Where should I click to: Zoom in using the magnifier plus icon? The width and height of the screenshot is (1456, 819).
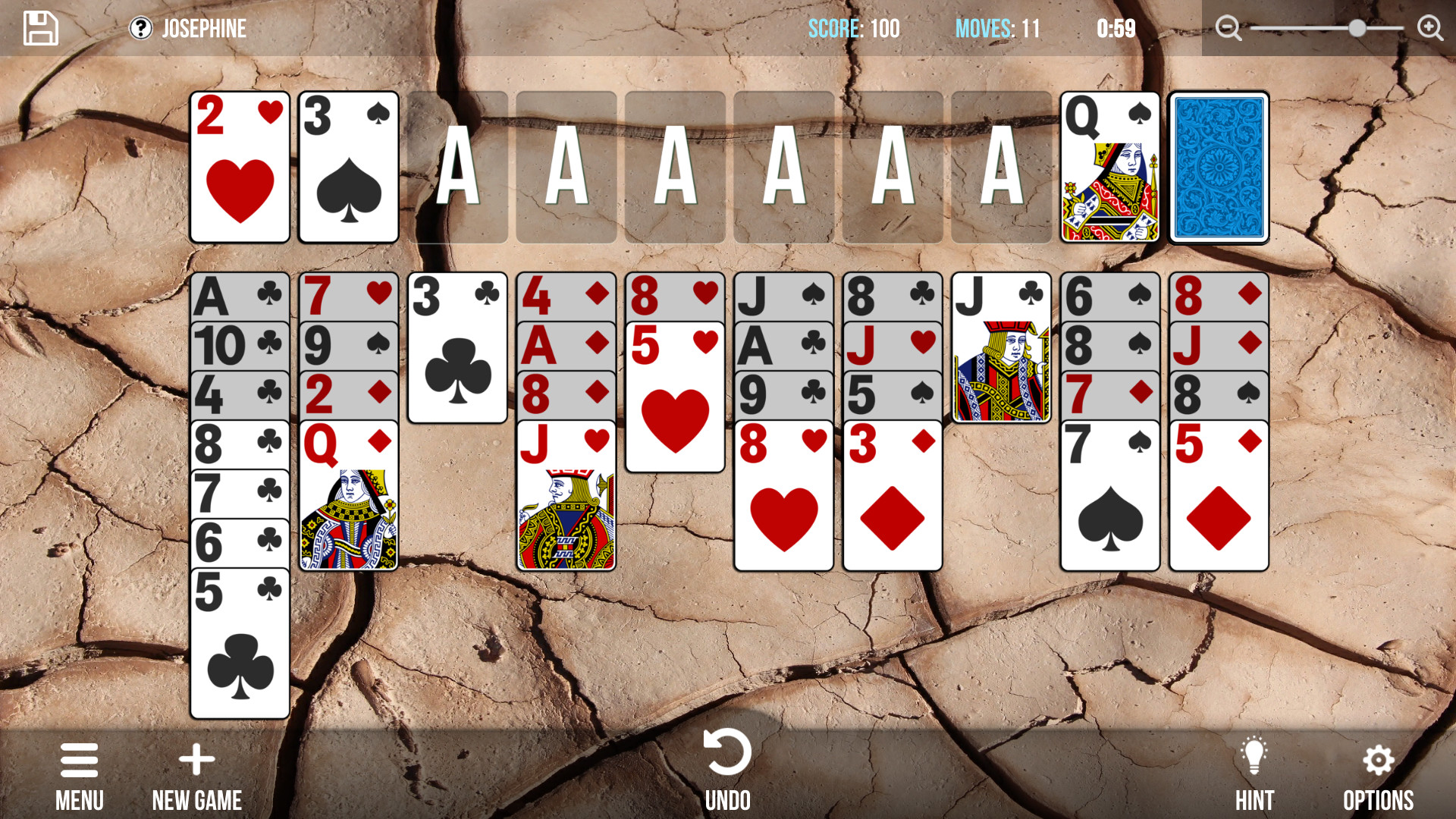pyautogui.click(x=1429, y=27)
